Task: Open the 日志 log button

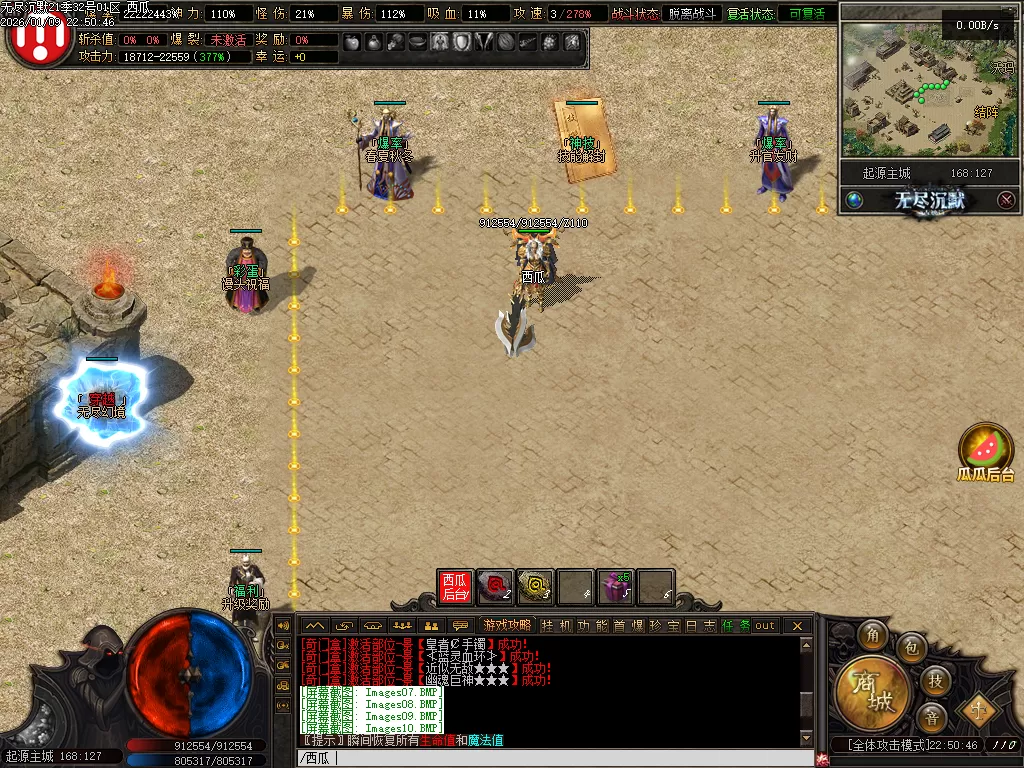Action: pos(701,626)
